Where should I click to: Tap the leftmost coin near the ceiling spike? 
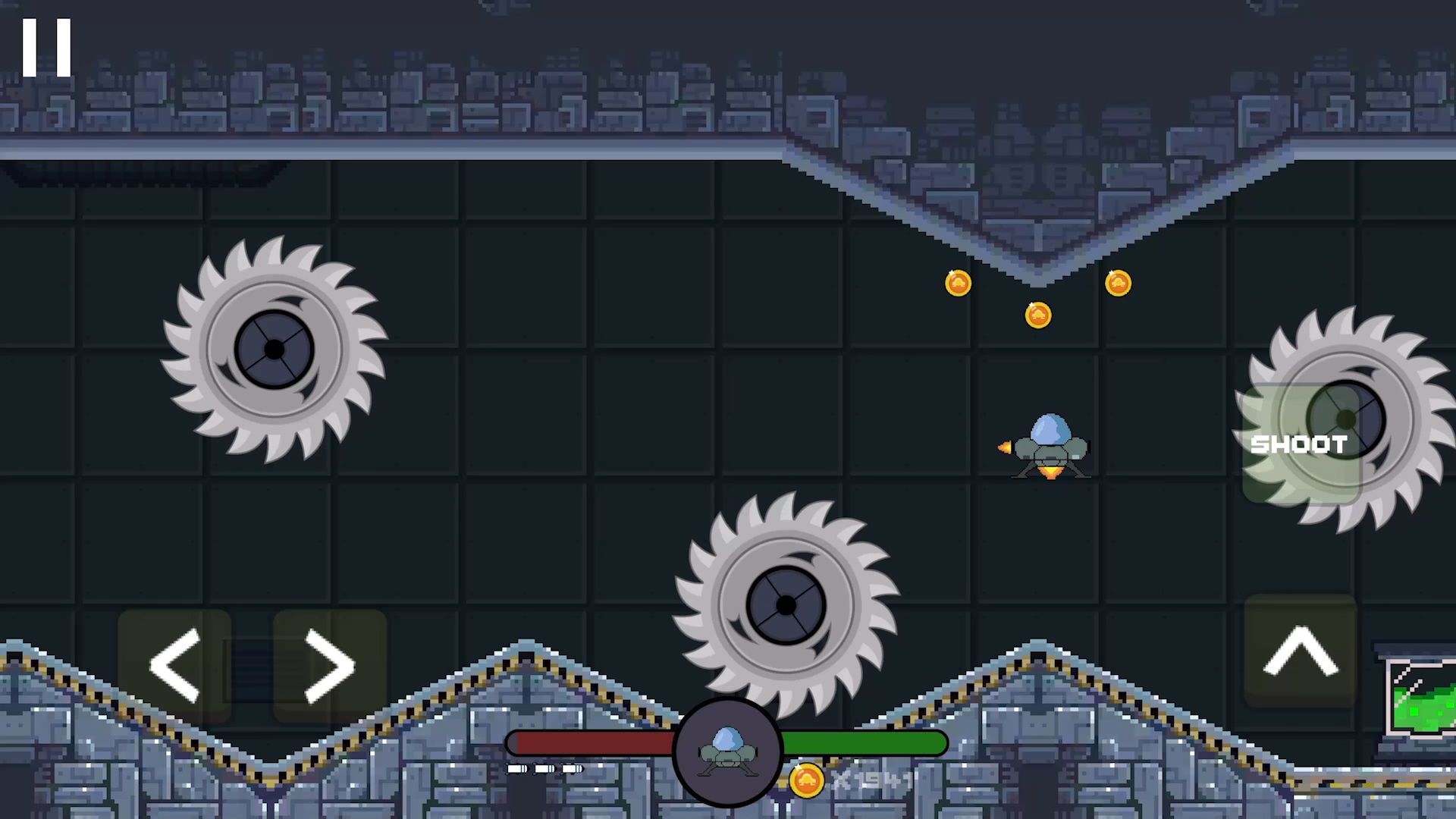click(958, 282)
